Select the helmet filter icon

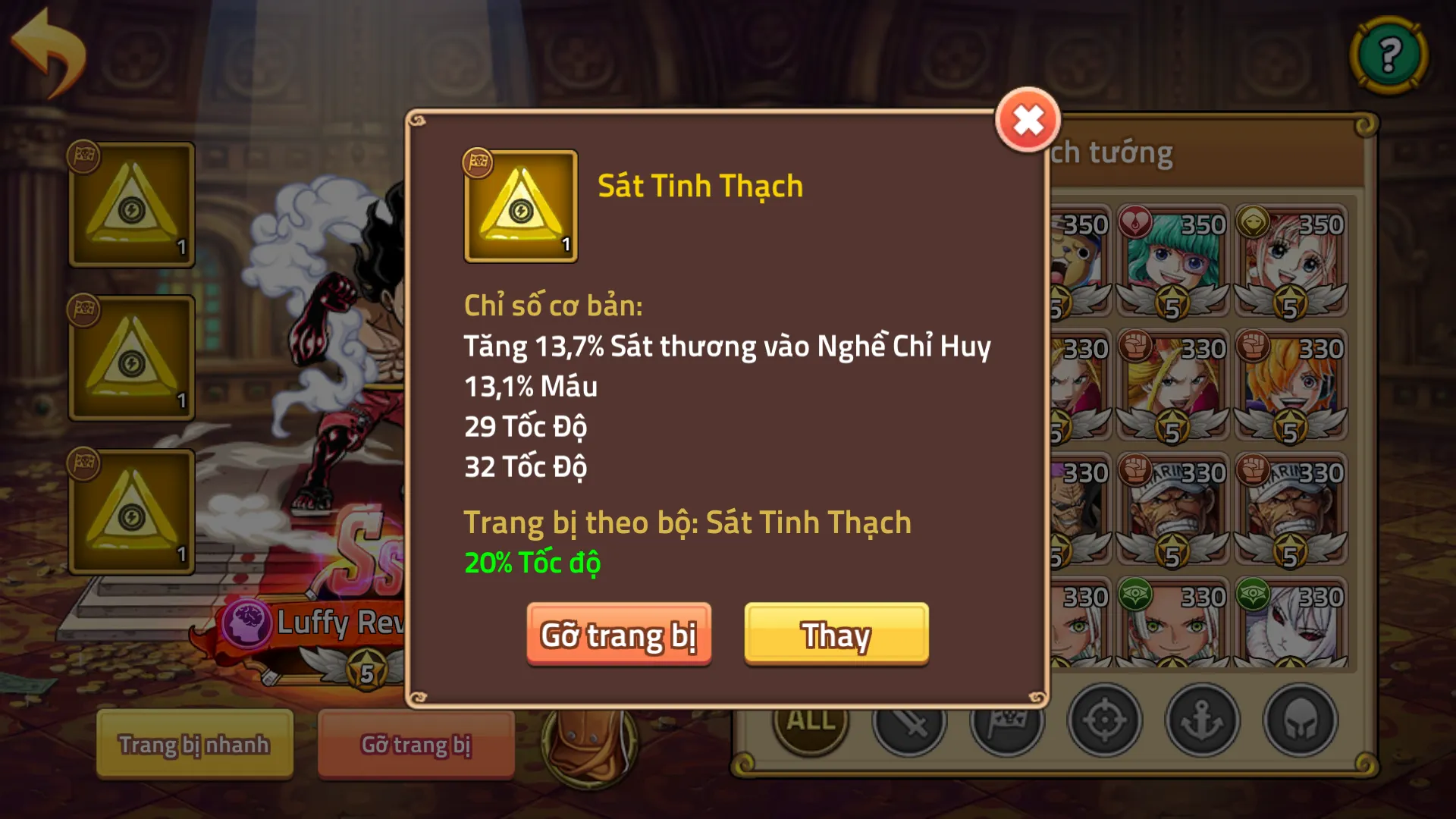coord(1298,721)
